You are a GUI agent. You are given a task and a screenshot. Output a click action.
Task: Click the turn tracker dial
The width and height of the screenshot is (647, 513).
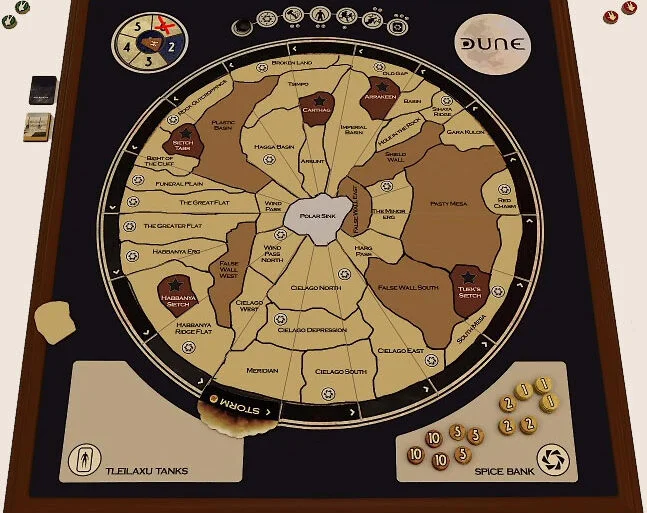pos(152,43)
